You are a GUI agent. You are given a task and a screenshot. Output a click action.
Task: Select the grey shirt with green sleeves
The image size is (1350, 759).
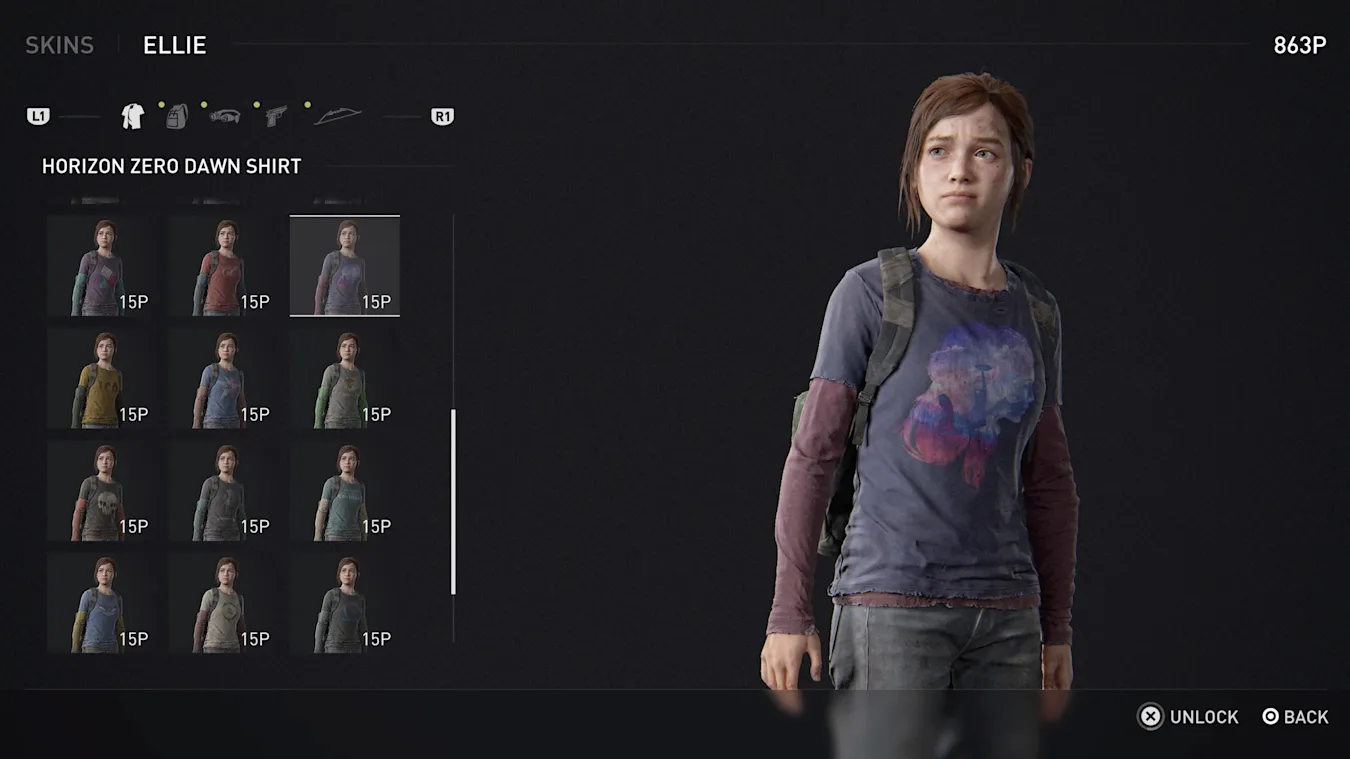point(345,379)
